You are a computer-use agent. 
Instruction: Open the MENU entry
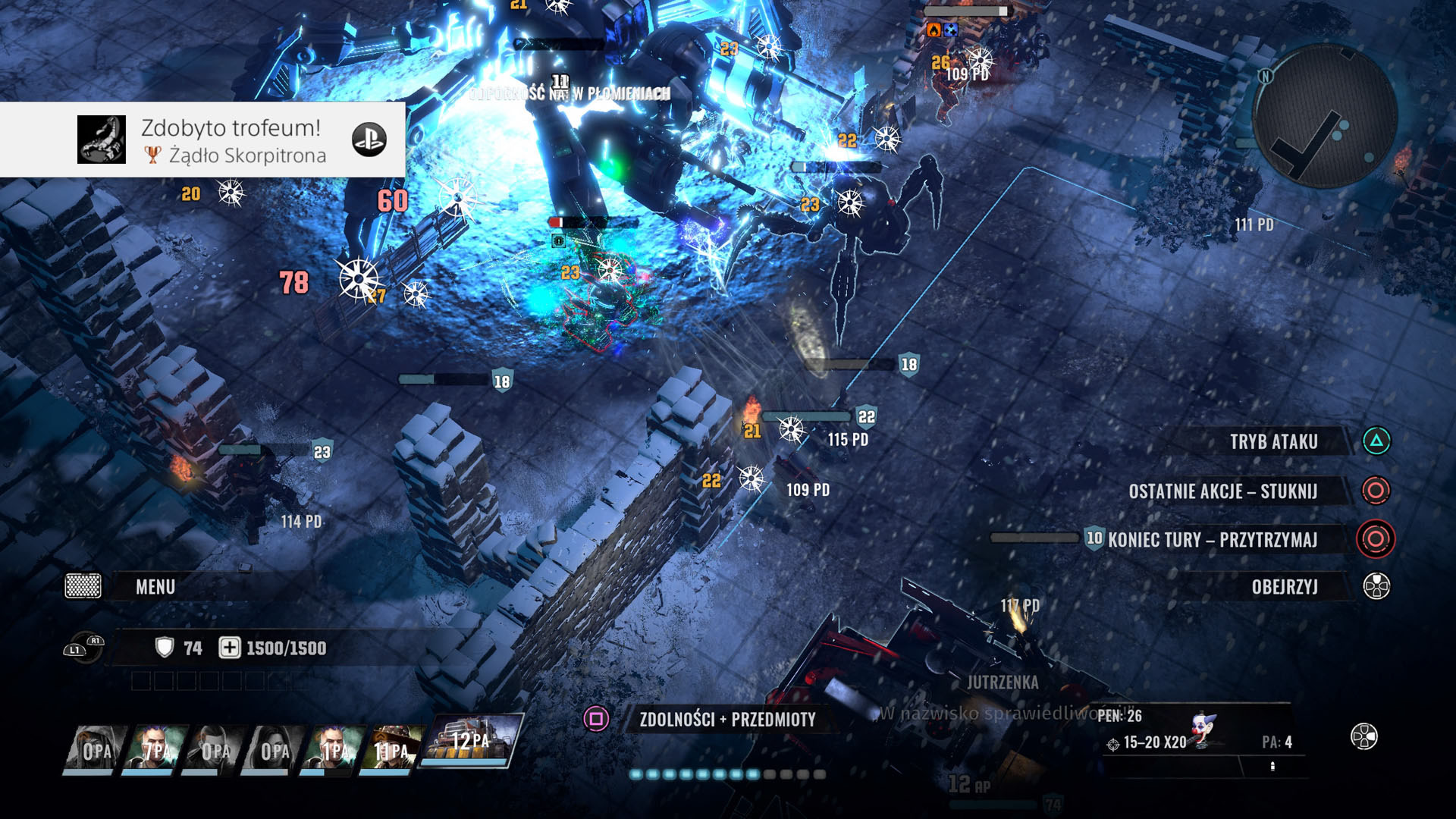point(155,587)
